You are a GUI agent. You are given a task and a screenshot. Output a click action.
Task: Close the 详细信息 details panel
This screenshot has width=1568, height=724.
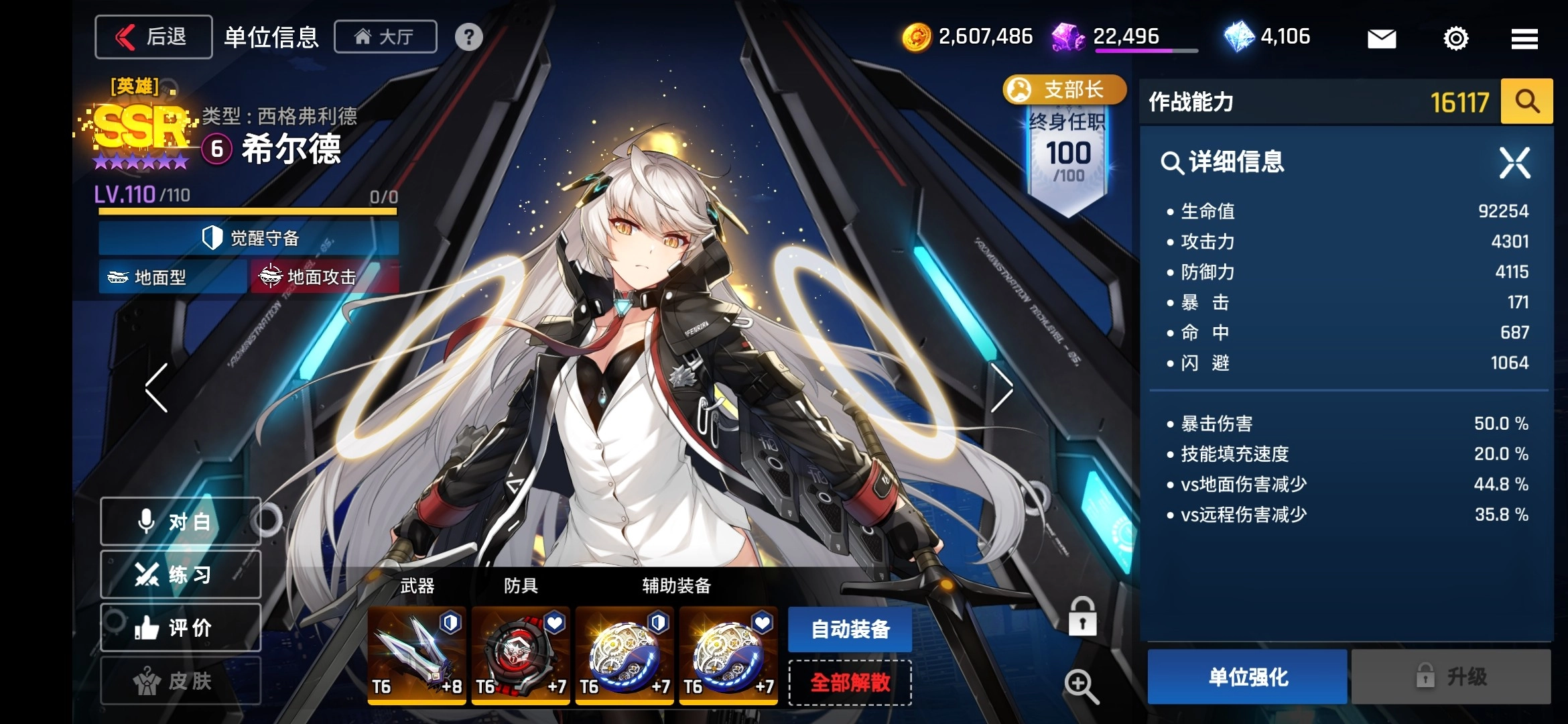click(x=1514, y=163)
